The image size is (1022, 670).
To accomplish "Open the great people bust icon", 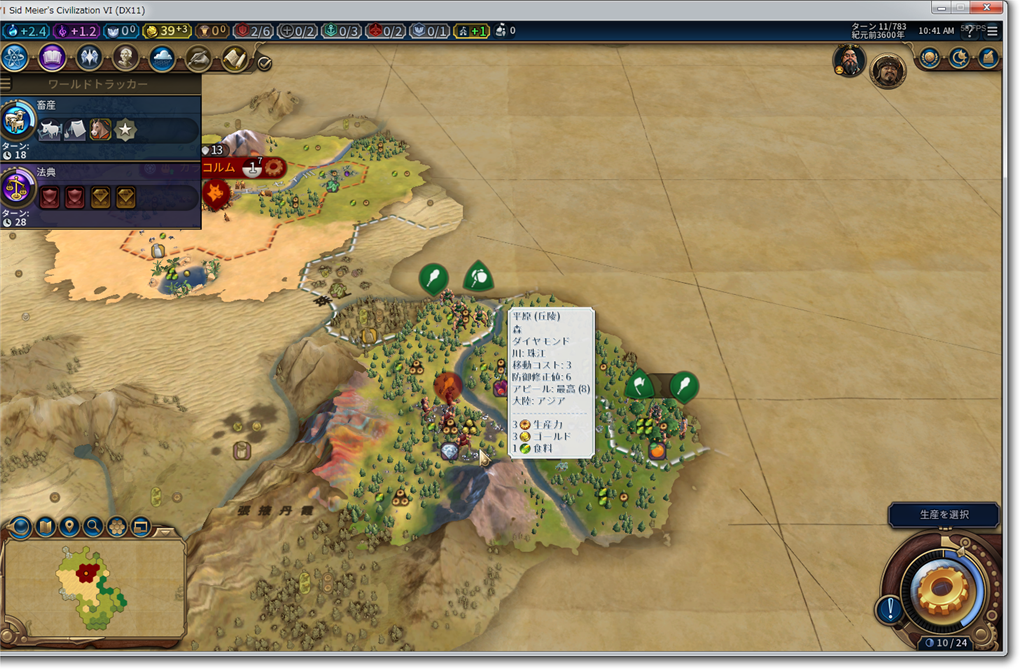I will coord(125,58).
